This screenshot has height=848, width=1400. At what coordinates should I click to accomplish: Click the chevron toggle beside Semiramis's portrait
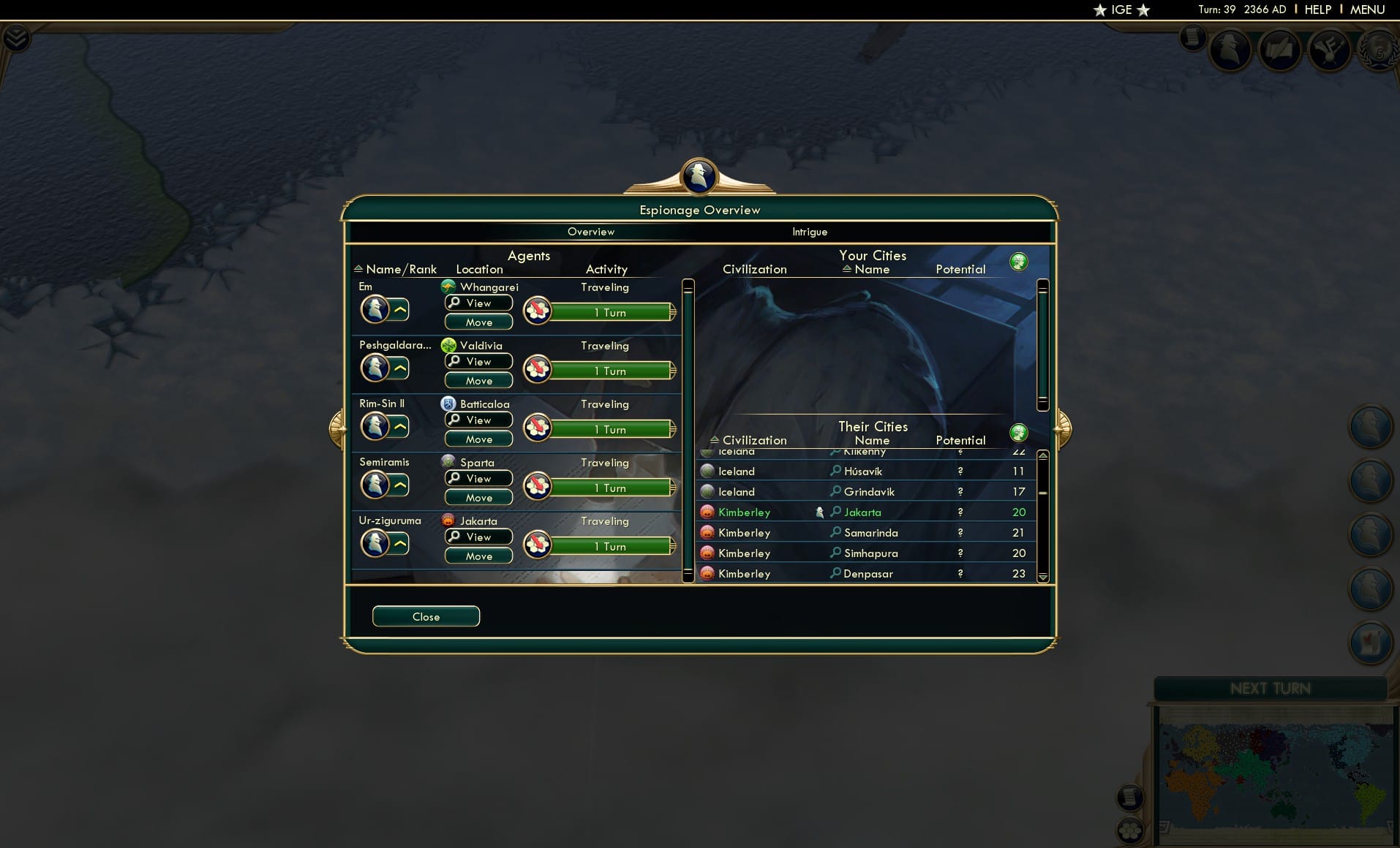coord(399,485)
